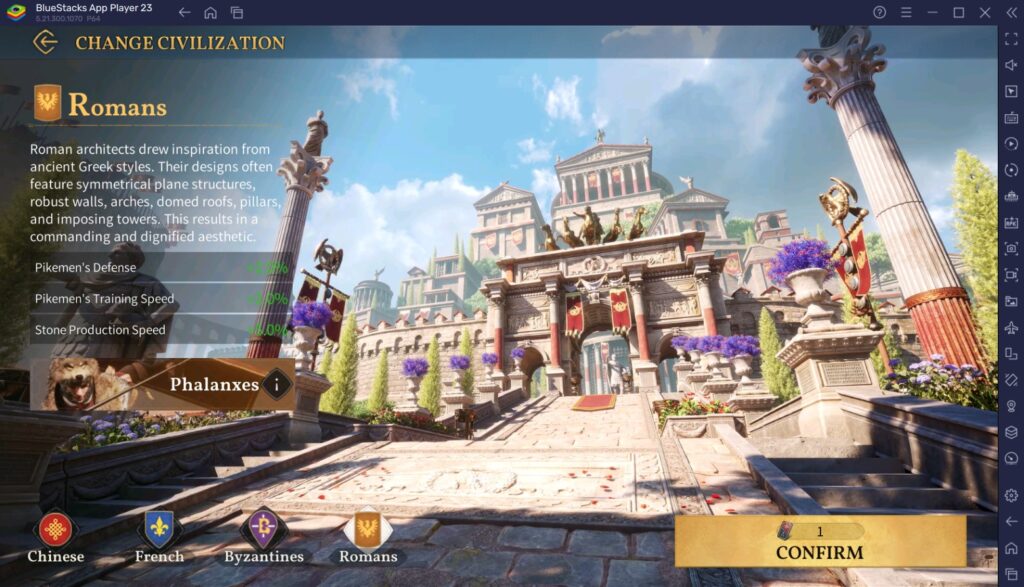Open BlueStacks home screen
This screenshot has height=587, width=1024.
coord(210,12)
